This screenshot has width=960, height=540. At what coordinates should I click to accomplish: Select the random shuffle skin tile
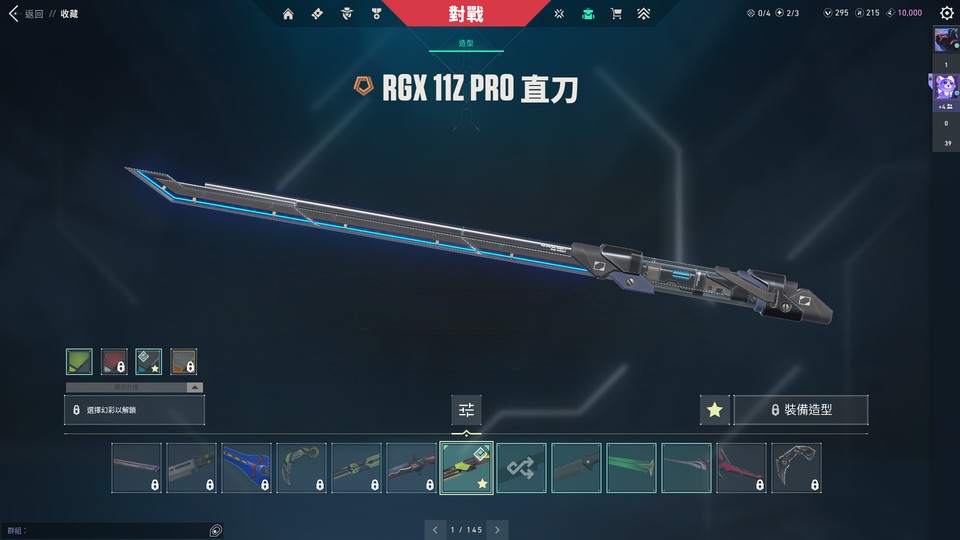pyautogui.click(x=522, y=468)
